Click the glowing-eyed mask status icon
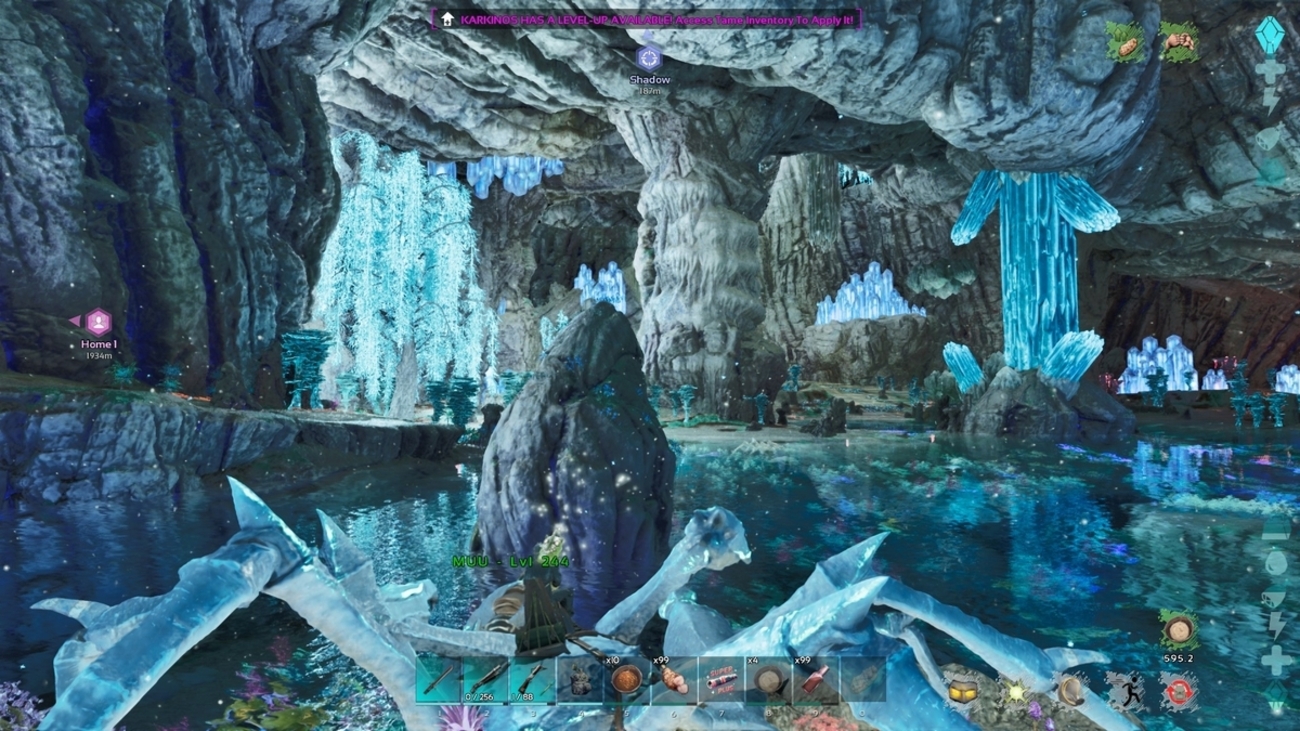This screenshot has width=1300, height=731. (962, 690)
